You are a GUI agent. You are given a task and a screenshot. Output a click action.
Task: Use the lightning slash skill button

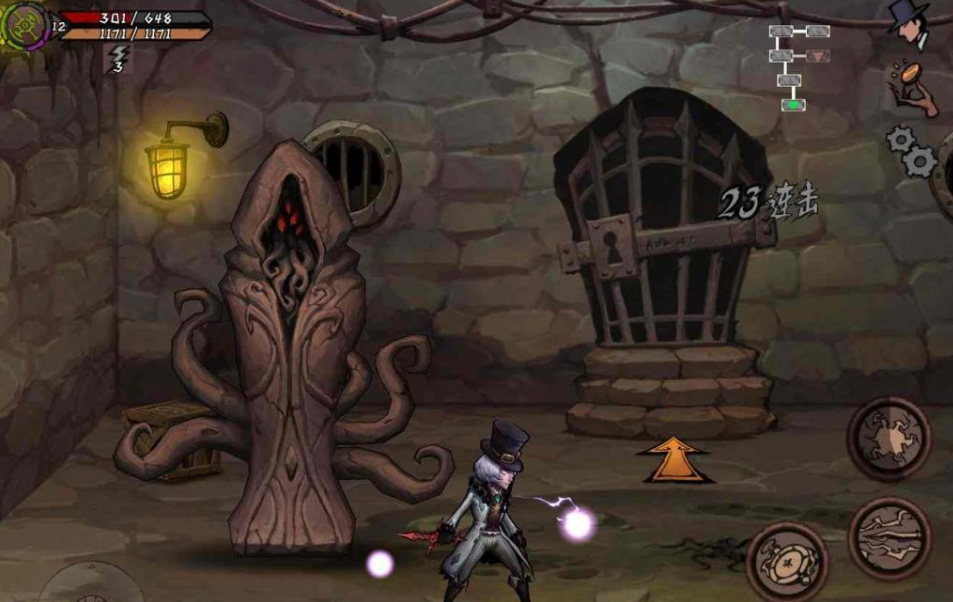pos(889,537)
